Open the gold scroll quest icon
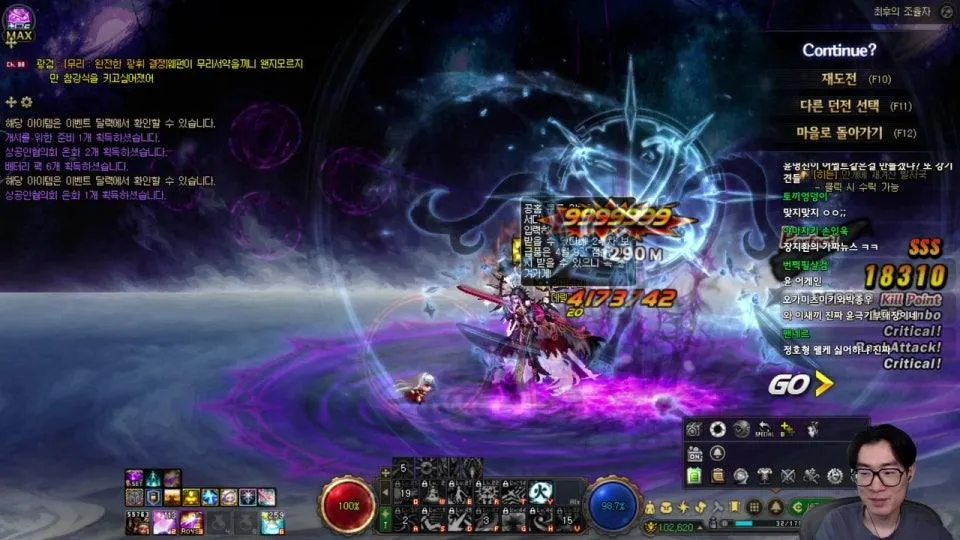This screenshot has height=540, width=960. [718, 477]
